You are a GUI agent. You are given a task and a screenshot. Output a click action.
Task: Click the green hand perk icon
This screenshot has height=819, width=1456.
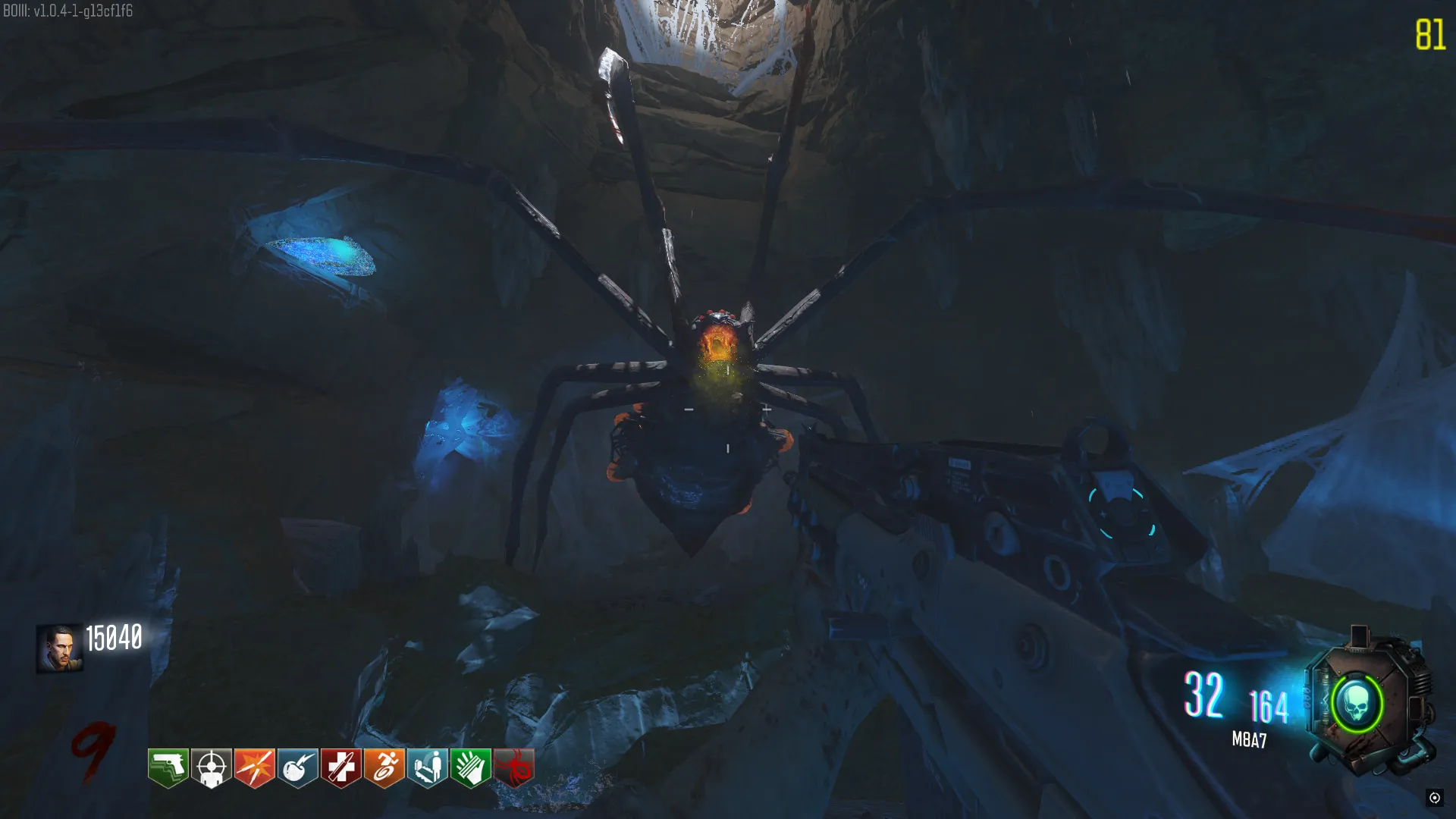(471, 767)
